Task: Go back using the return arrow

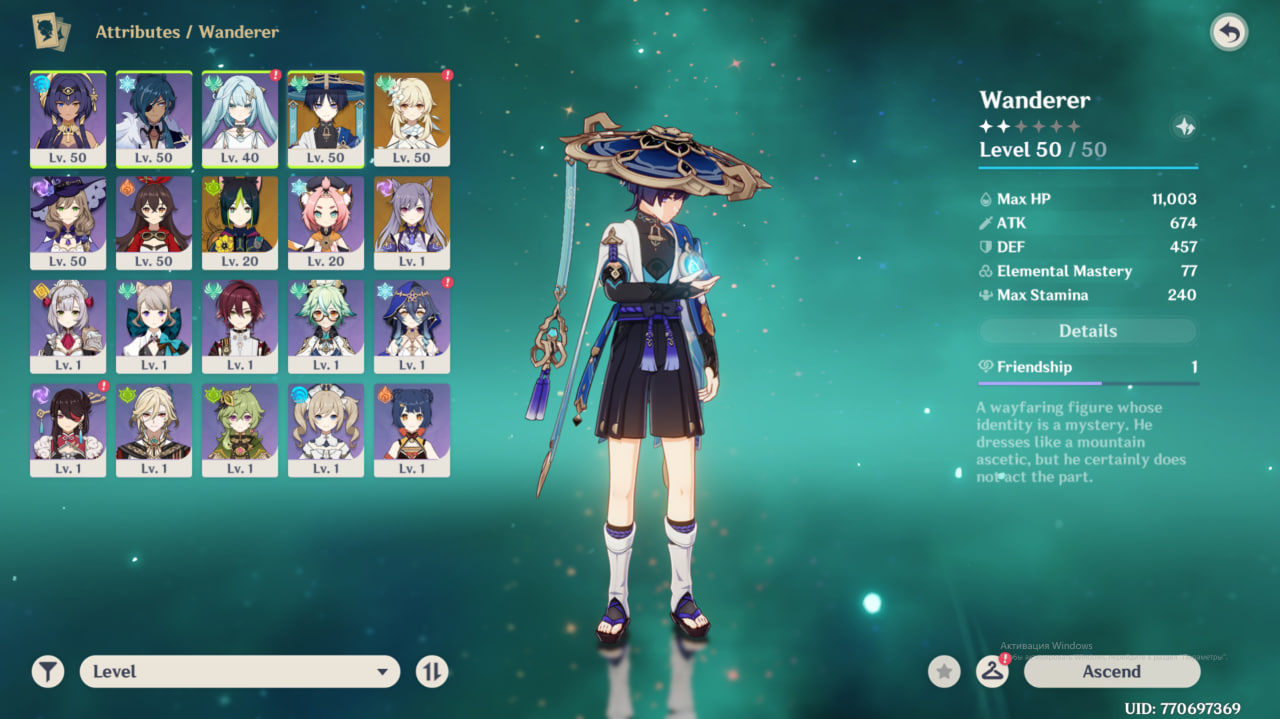Action: [x=1229, y=33]
